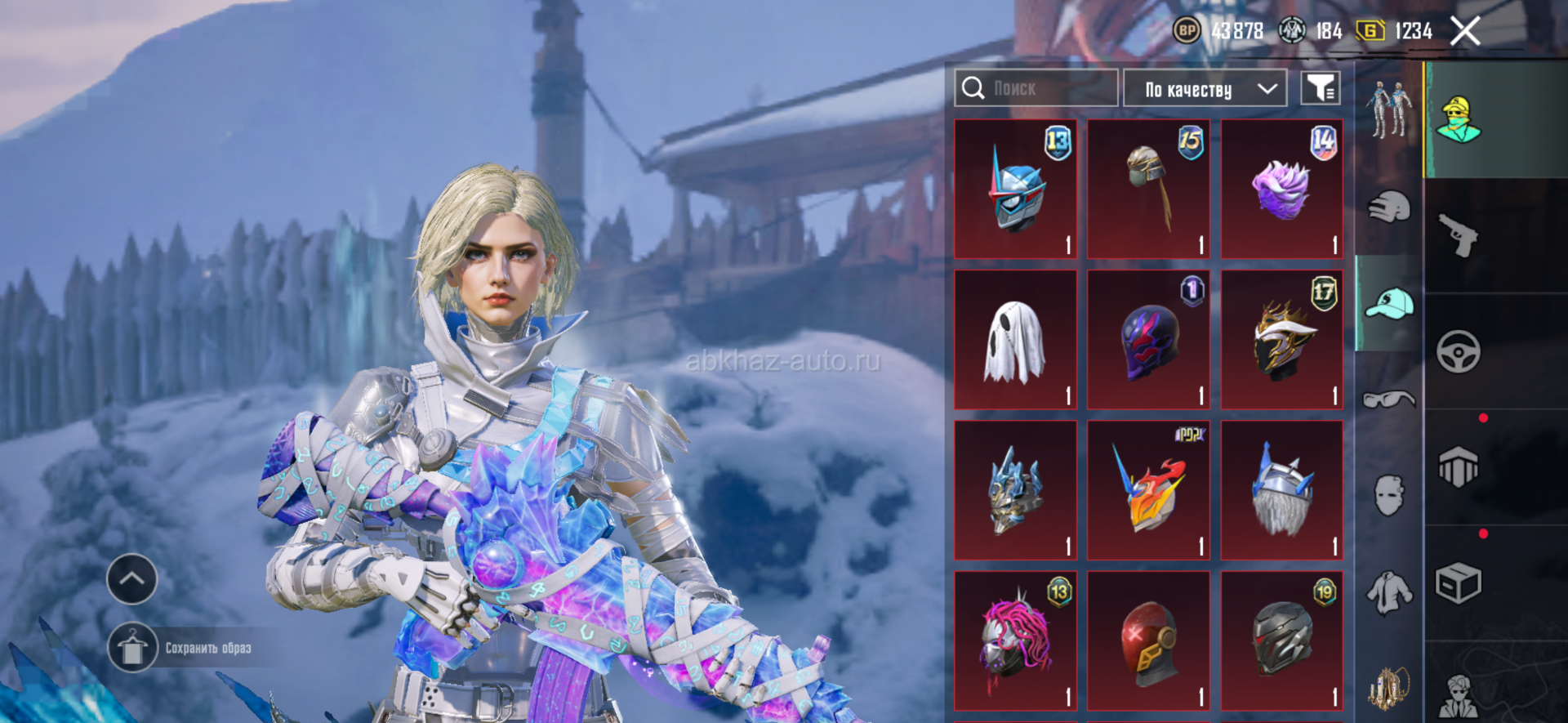Pick the pink dreadlocks mask item
This screenshot has width=1568, height=723.
[1015, 641]
